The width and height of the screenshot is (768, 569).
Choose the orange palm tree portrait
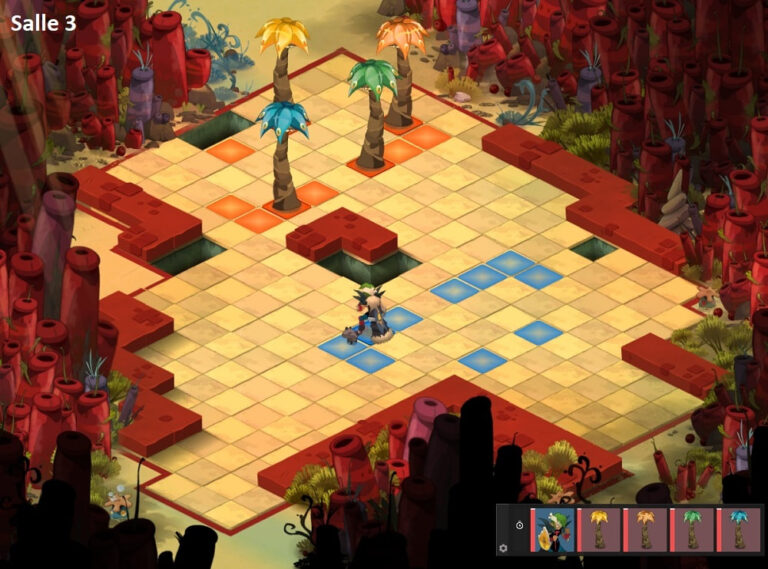tap(646, 529)
